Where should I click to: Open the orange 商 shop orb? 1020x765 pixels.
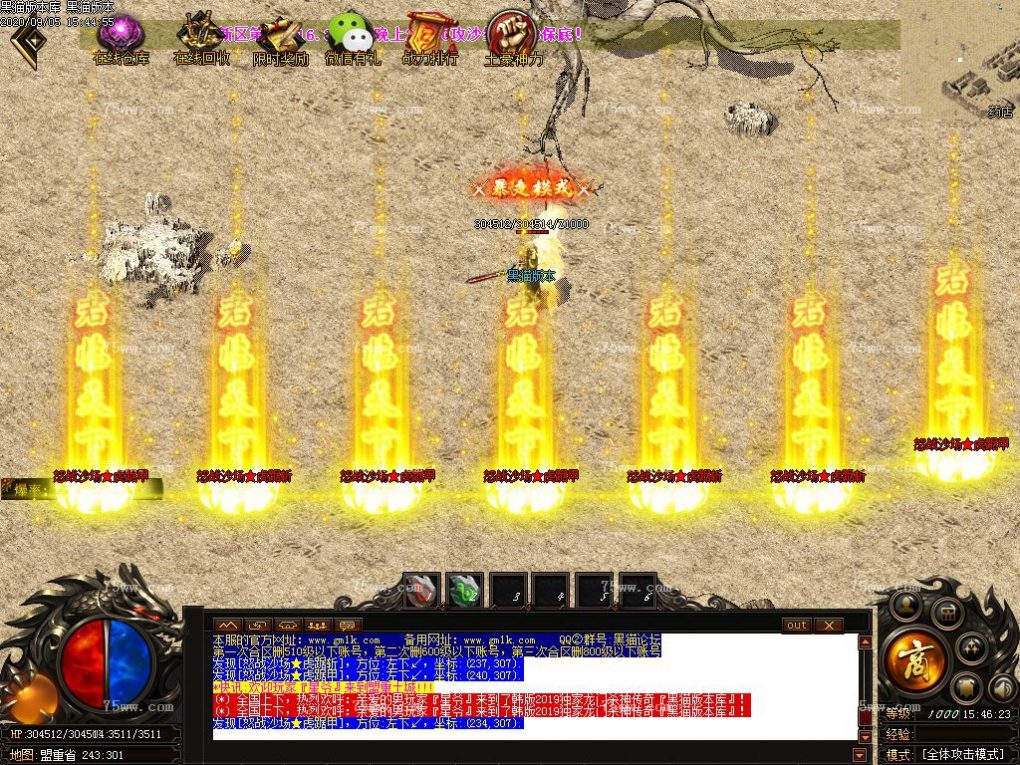pos(915,660)
